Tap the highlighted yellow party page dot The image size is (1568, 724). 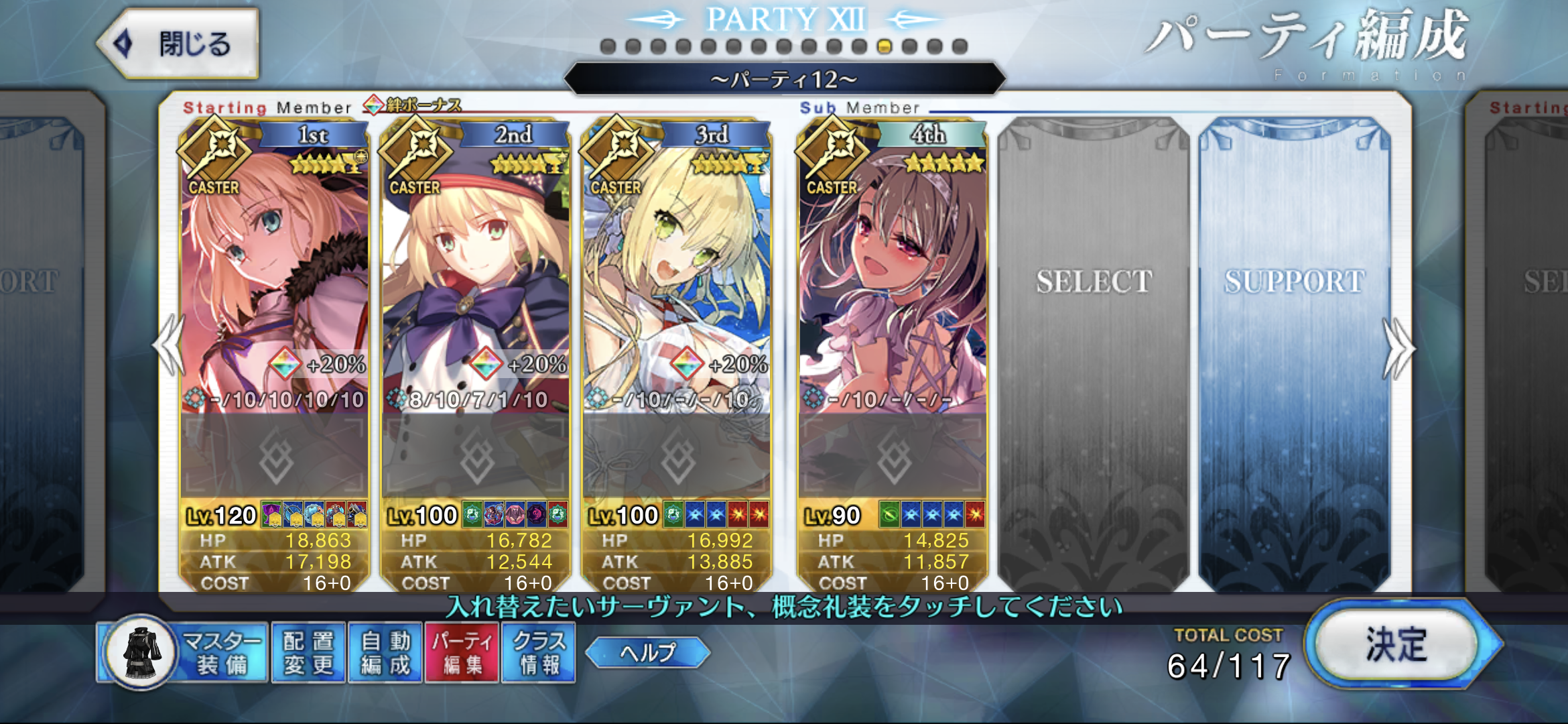(885, 46)
